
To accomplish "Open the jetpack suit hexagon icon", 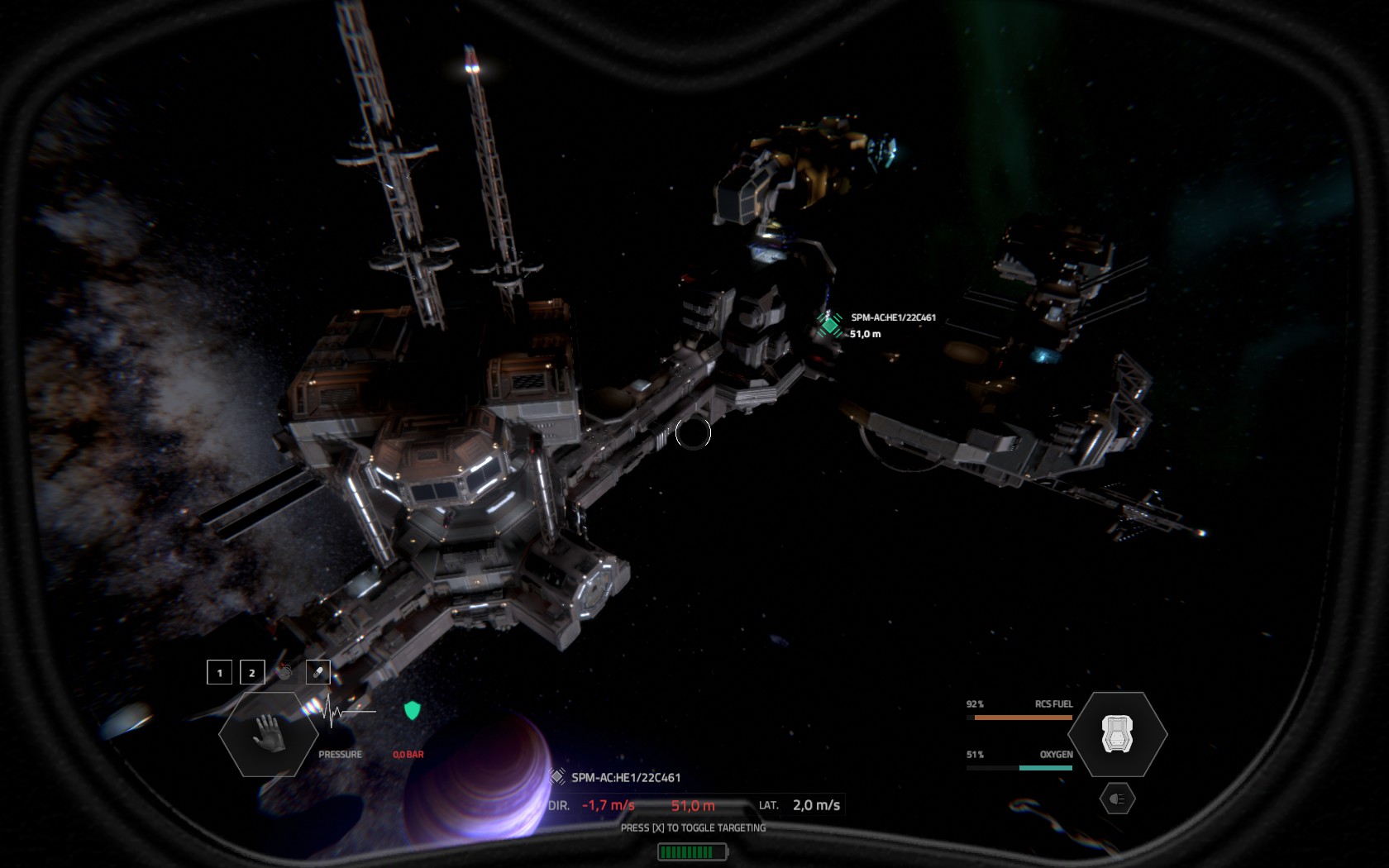I will coord(1117,734).
